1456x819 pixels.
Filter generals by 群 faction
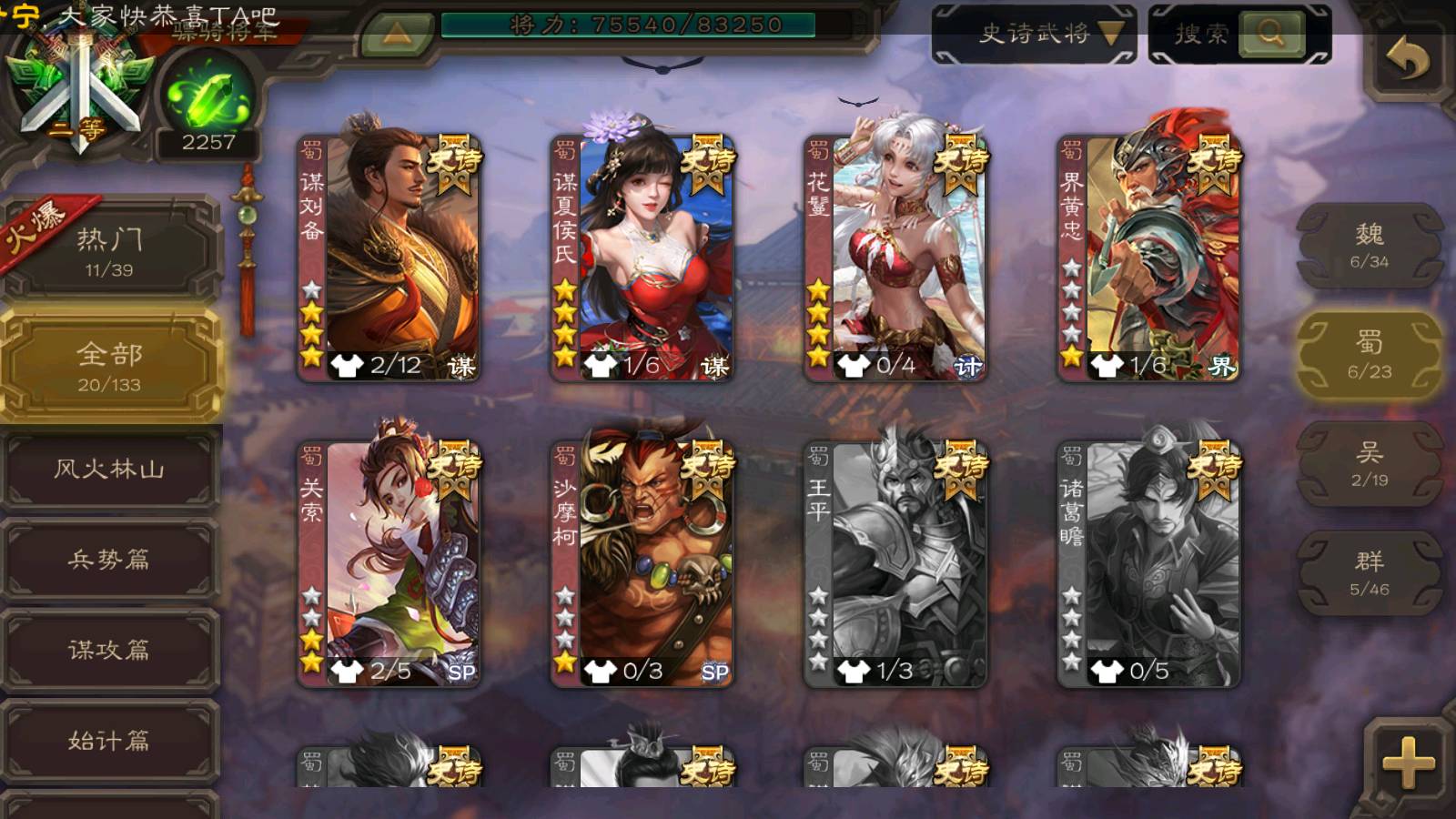1369,573
